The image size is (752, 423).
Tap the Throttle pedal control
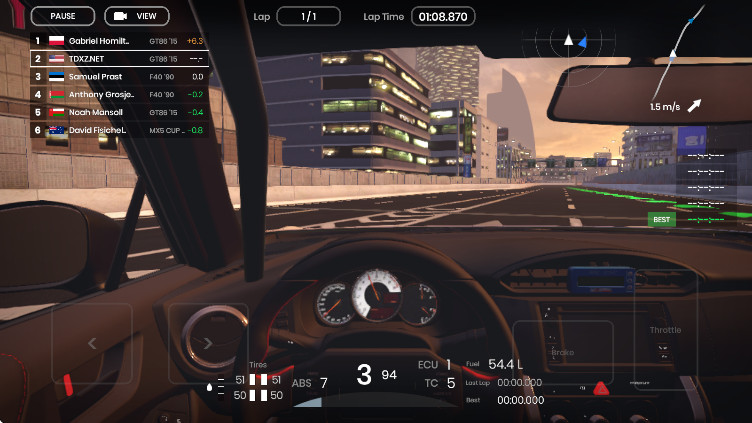665,331
